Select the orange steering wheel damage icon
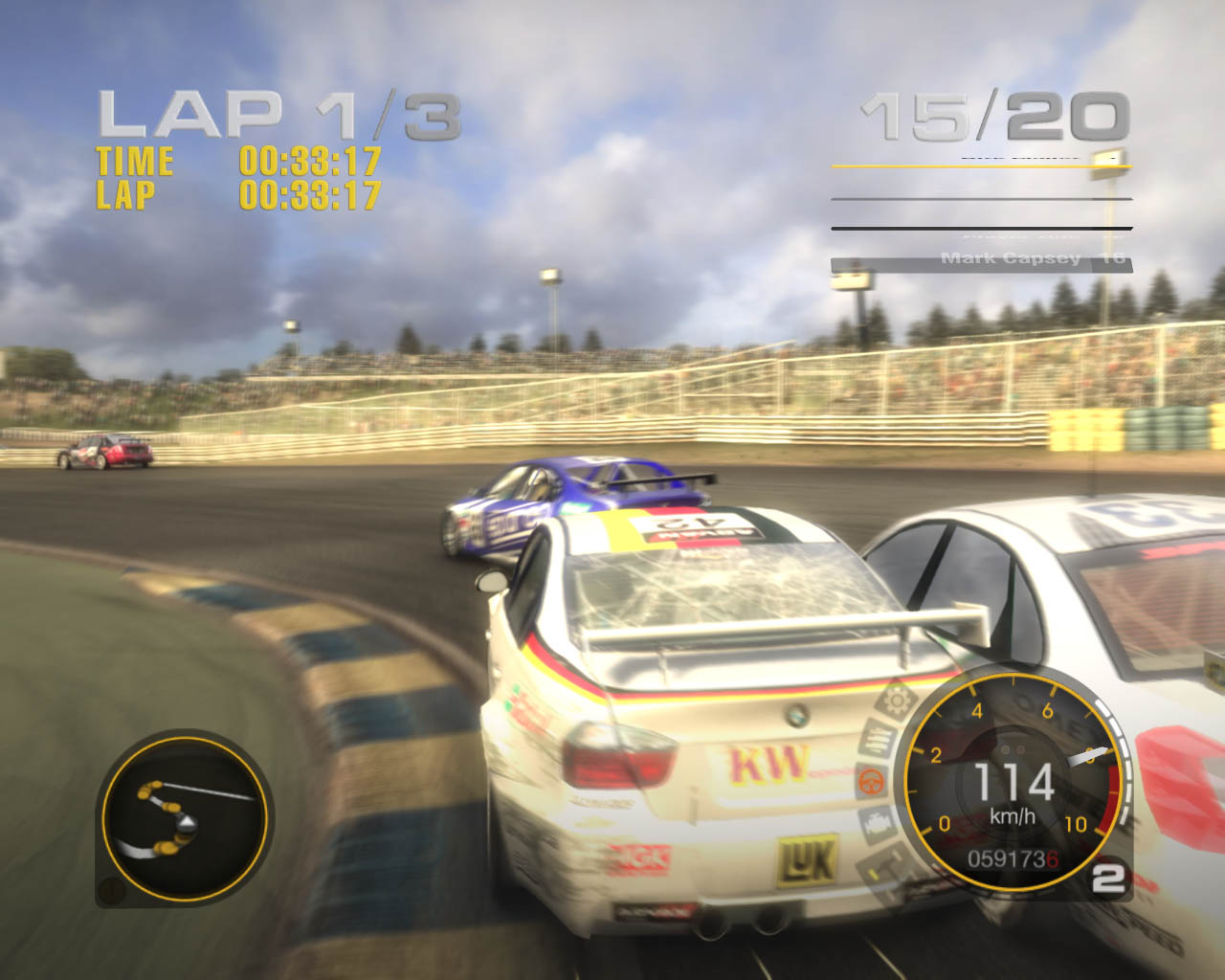The width and height of the screenshot is (1225, 980). [x=871, y=782]
